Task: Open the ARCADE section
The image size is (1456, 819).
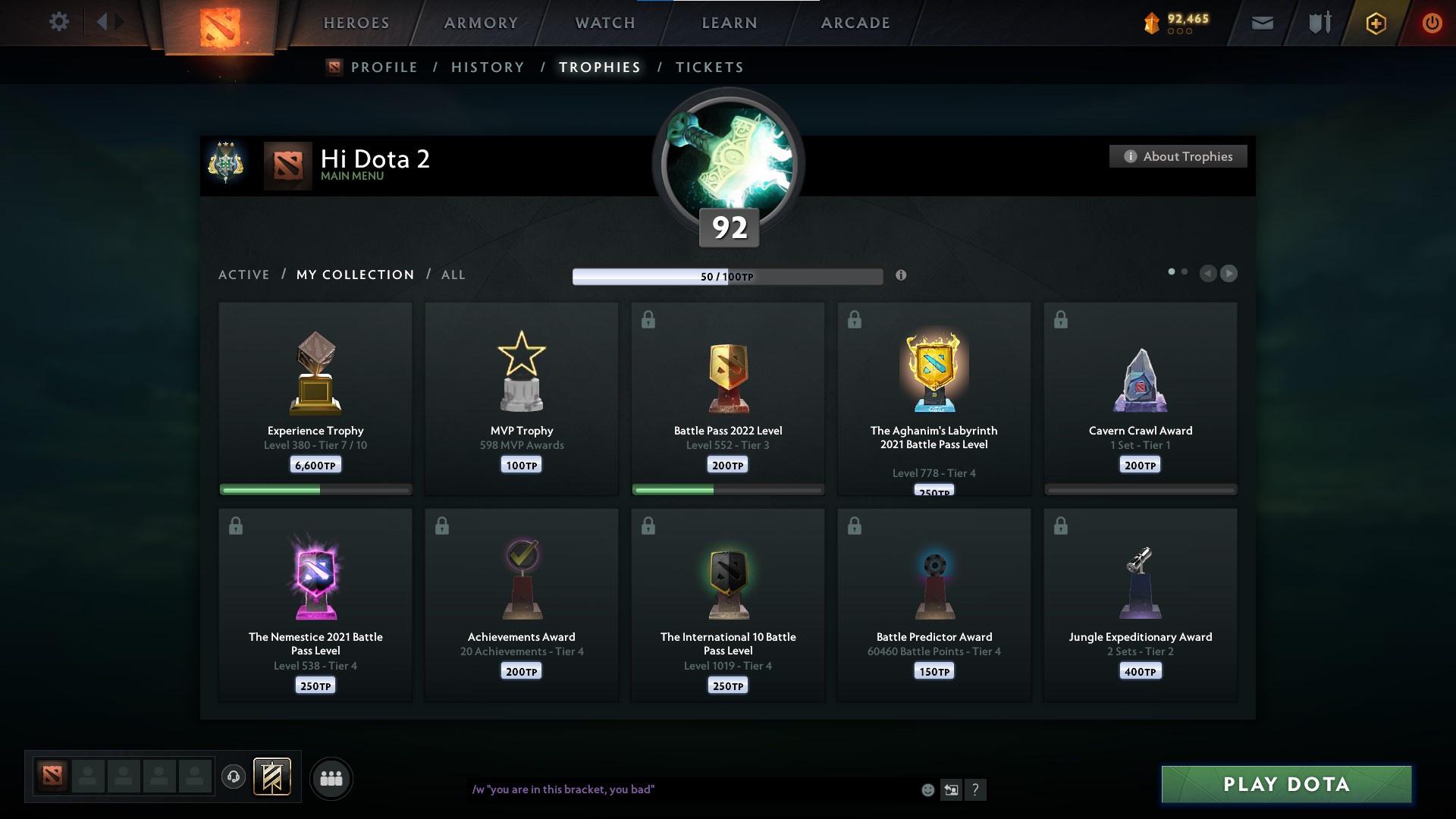Action: tap(854, 22)
